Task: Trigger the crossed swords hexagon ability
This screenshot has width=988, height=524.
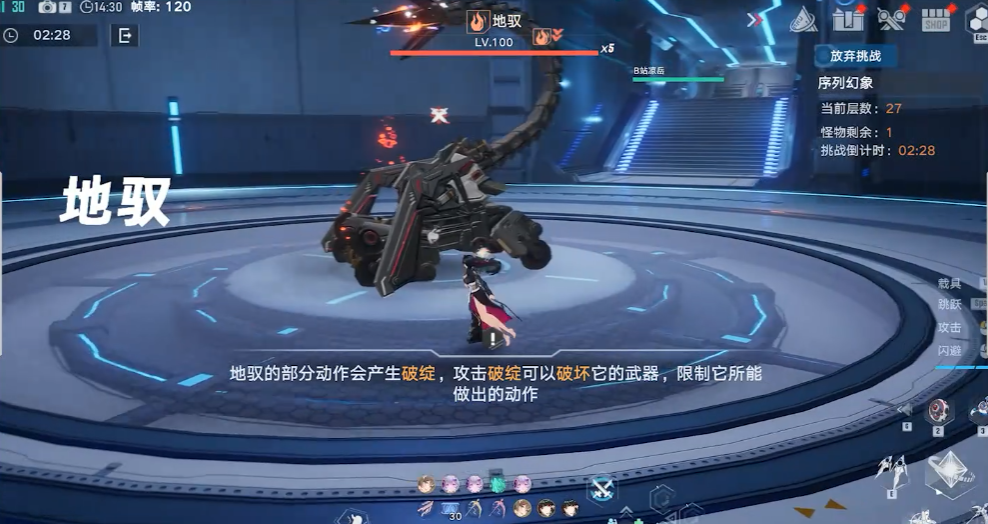Action: pos(601,488)
